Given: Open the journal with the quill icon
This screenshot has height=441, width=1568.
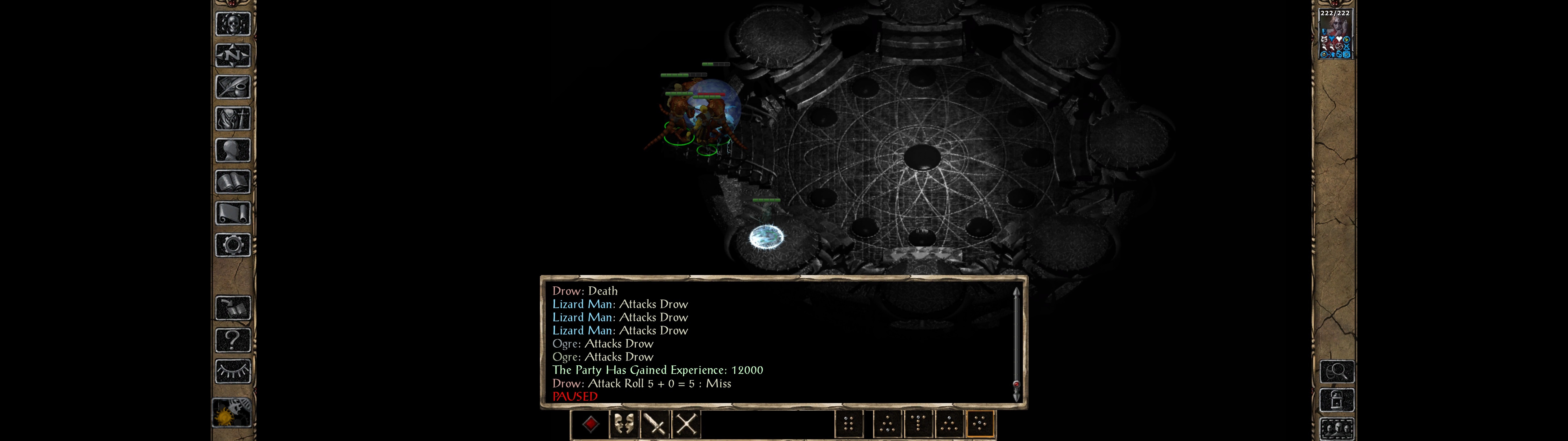Looking at the screenshot, I should point(232,88).
